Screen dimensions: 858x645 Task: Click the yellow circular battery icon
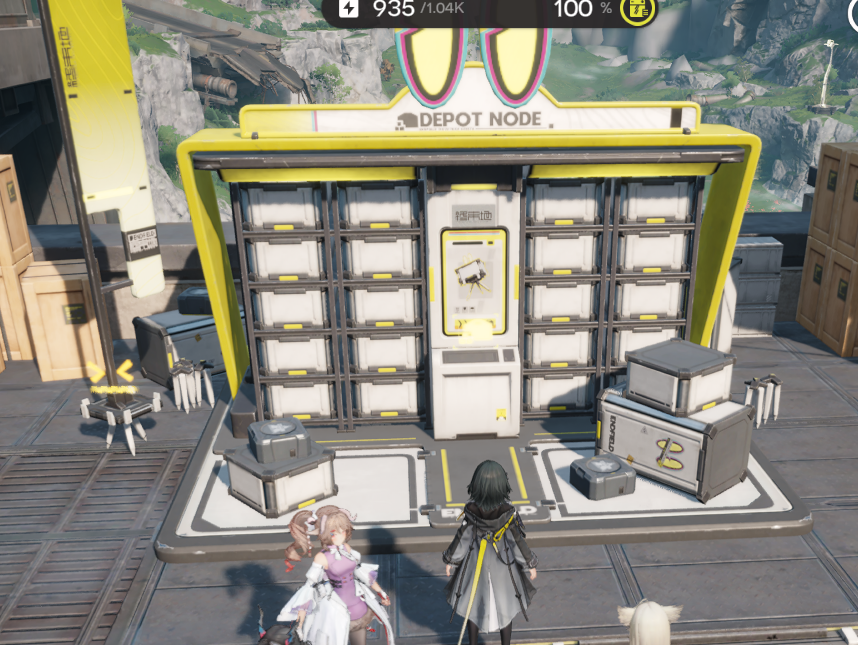pyautogui.click(x=638, y=11)
